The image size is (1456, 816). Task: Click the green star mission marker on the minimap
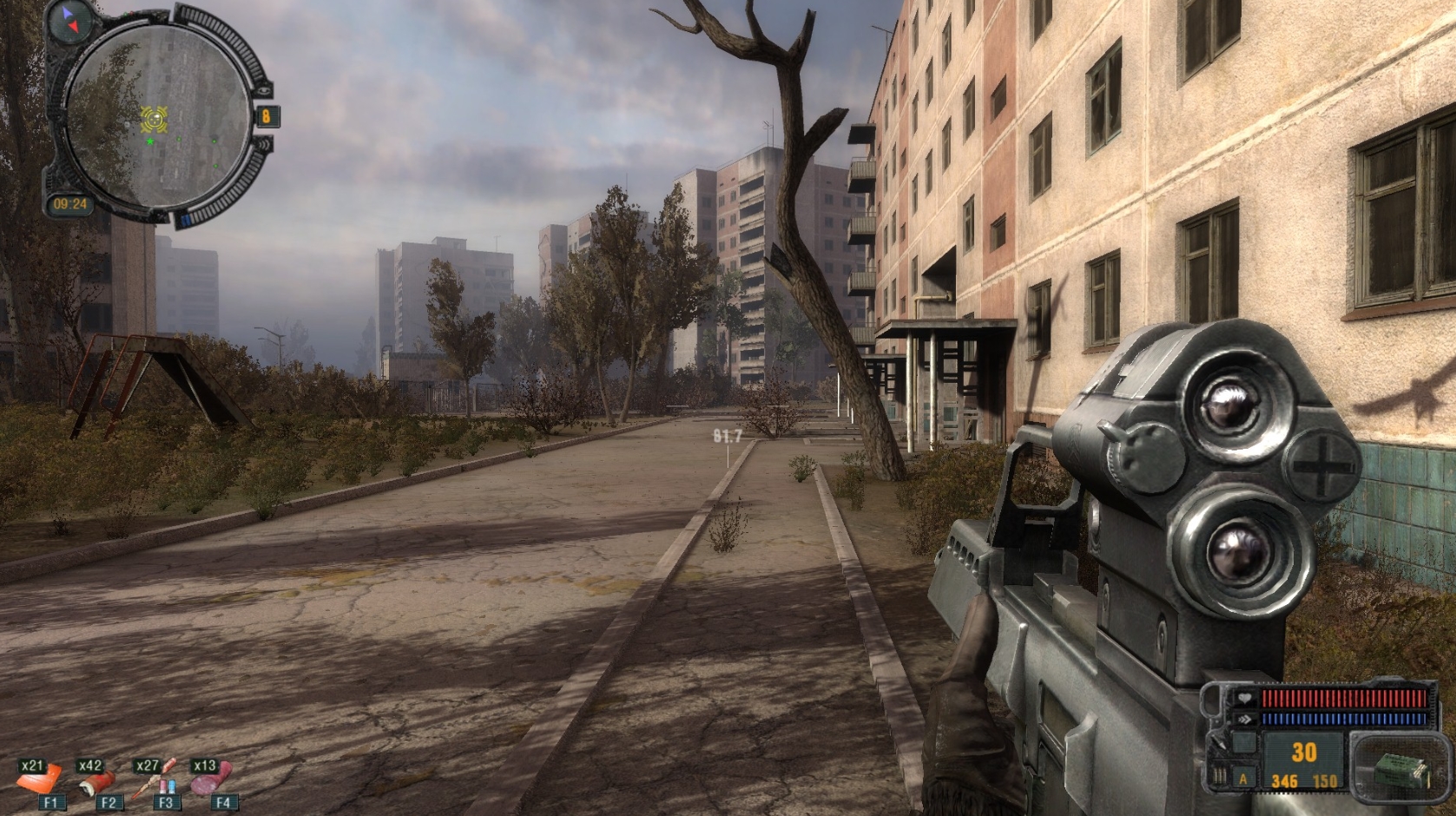(x=150, y=141)
